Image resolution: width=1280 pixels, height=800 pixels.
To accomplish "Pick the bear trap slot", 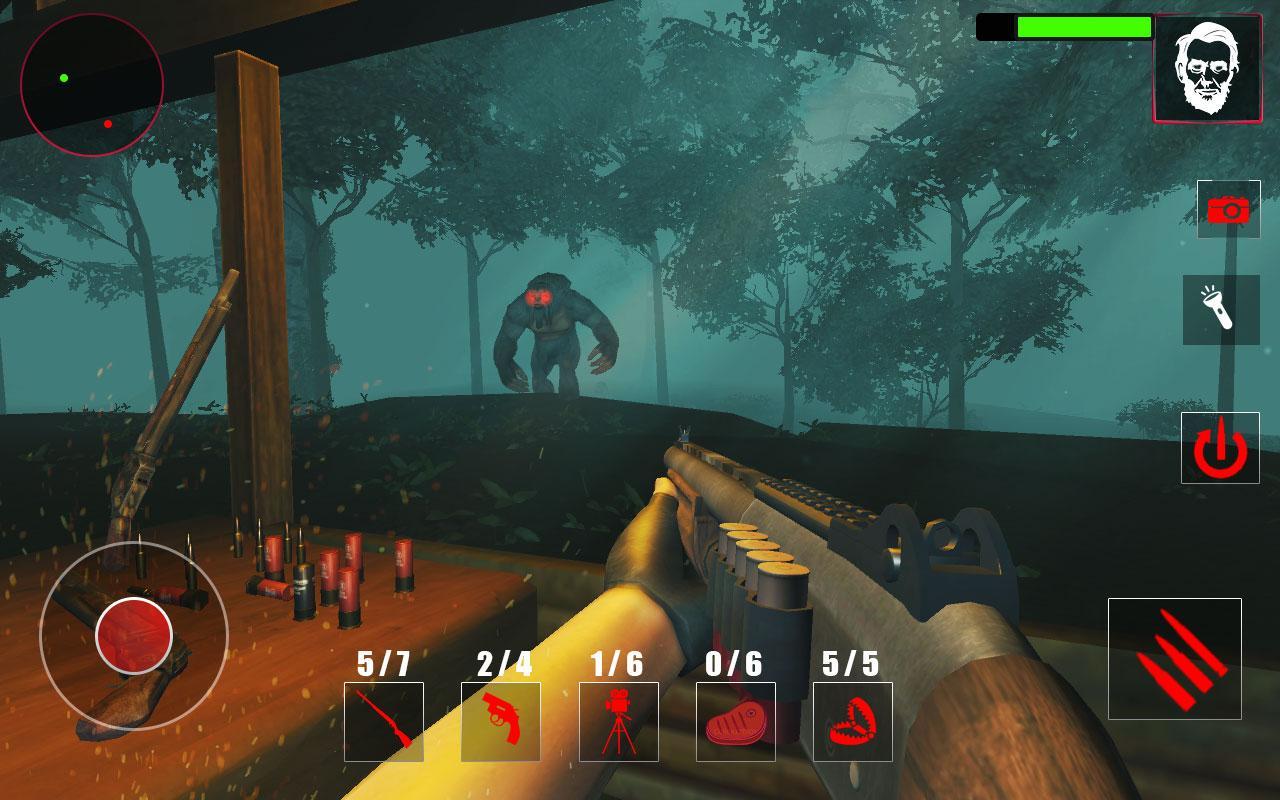I will coord(852,721).
